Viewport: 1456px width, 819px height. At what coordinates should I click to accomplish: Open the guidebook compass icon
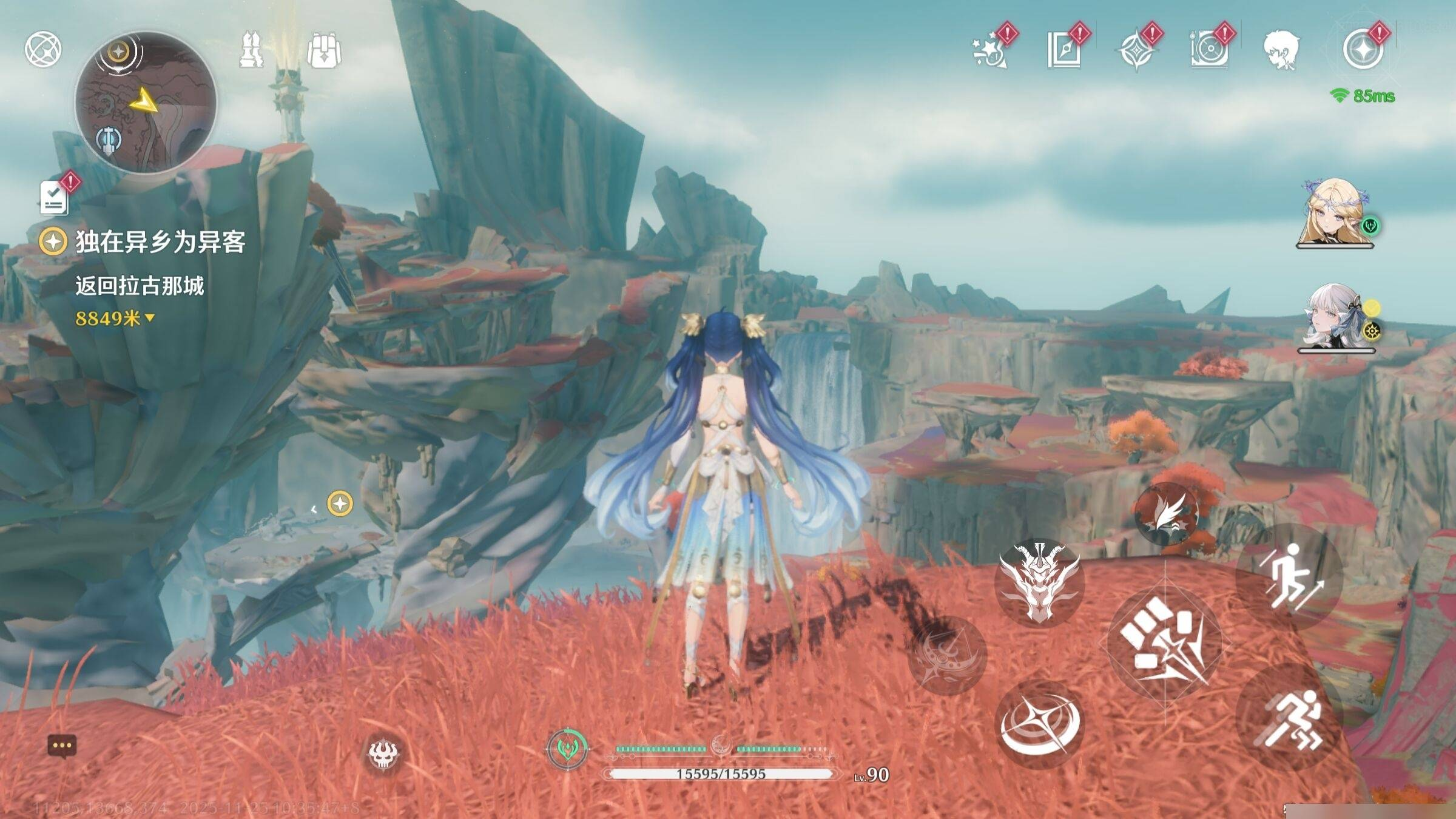point(1063,50)
